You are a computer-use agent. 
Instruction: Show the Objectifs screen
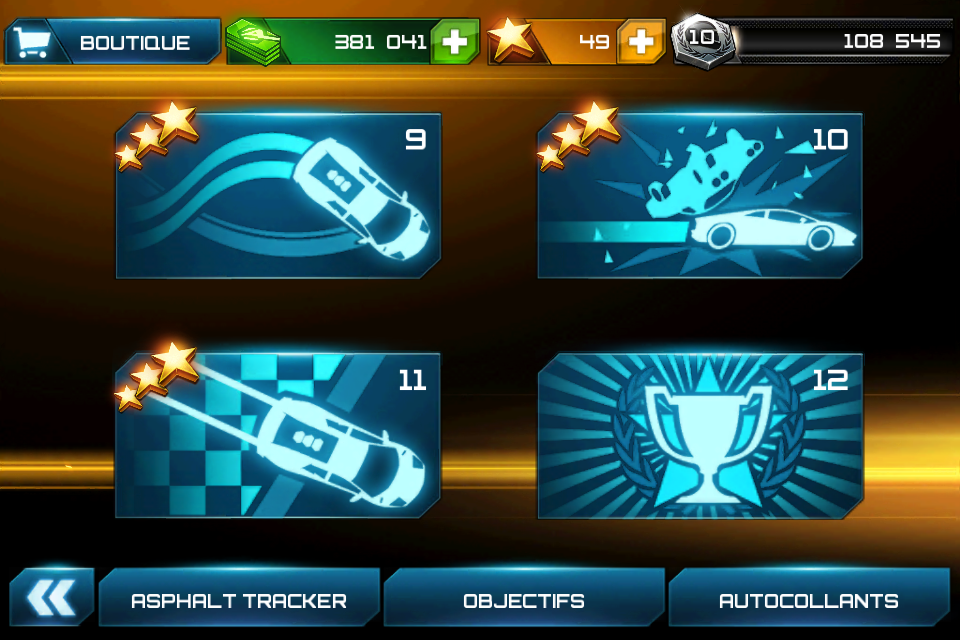pos(524,601)
